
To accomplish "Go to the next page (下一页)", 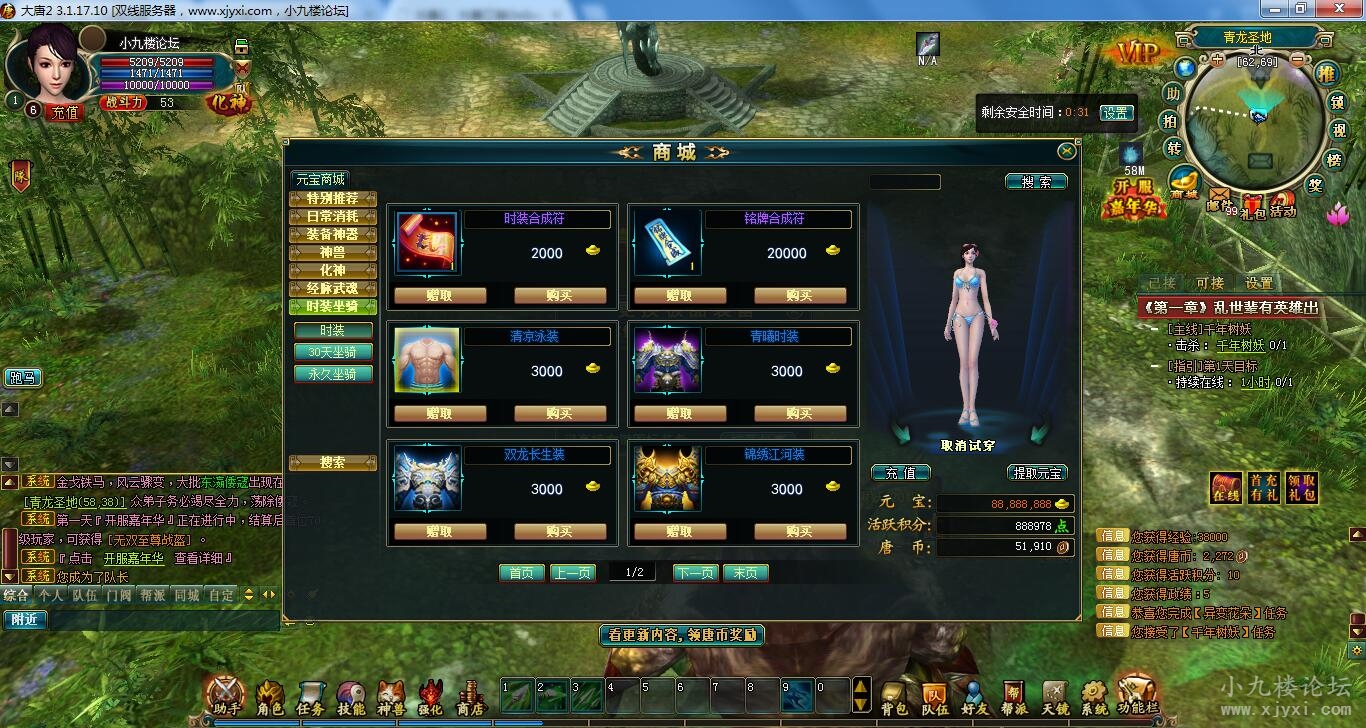I will 695,573.
